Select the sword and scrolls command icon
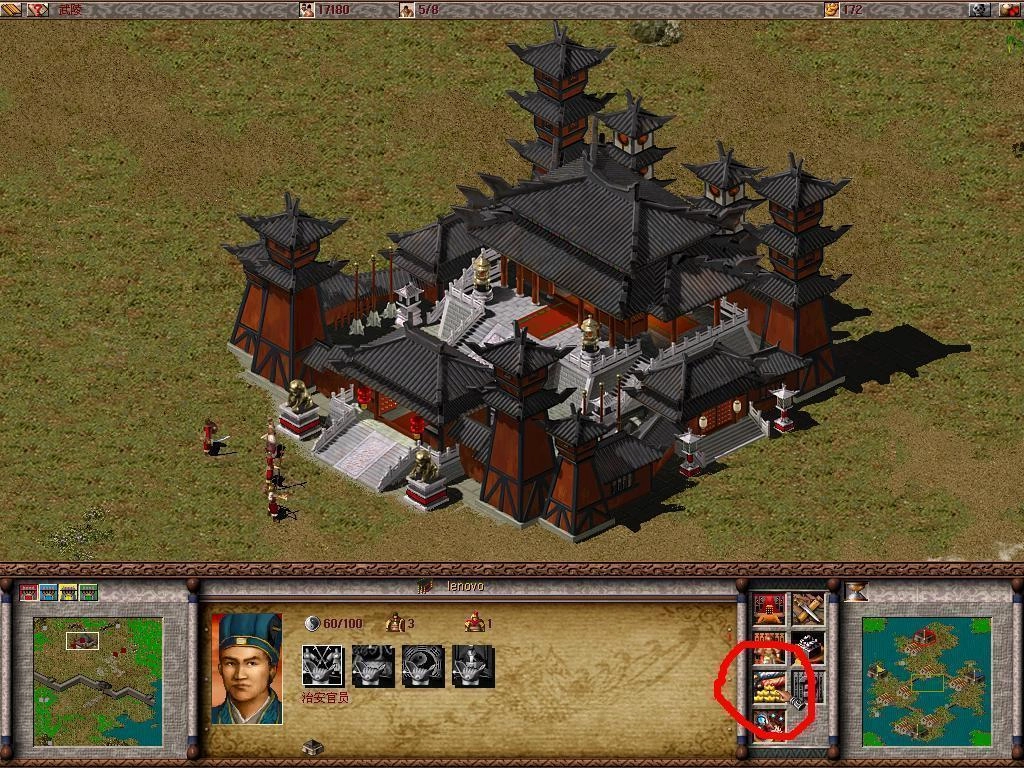 [807, 608]
